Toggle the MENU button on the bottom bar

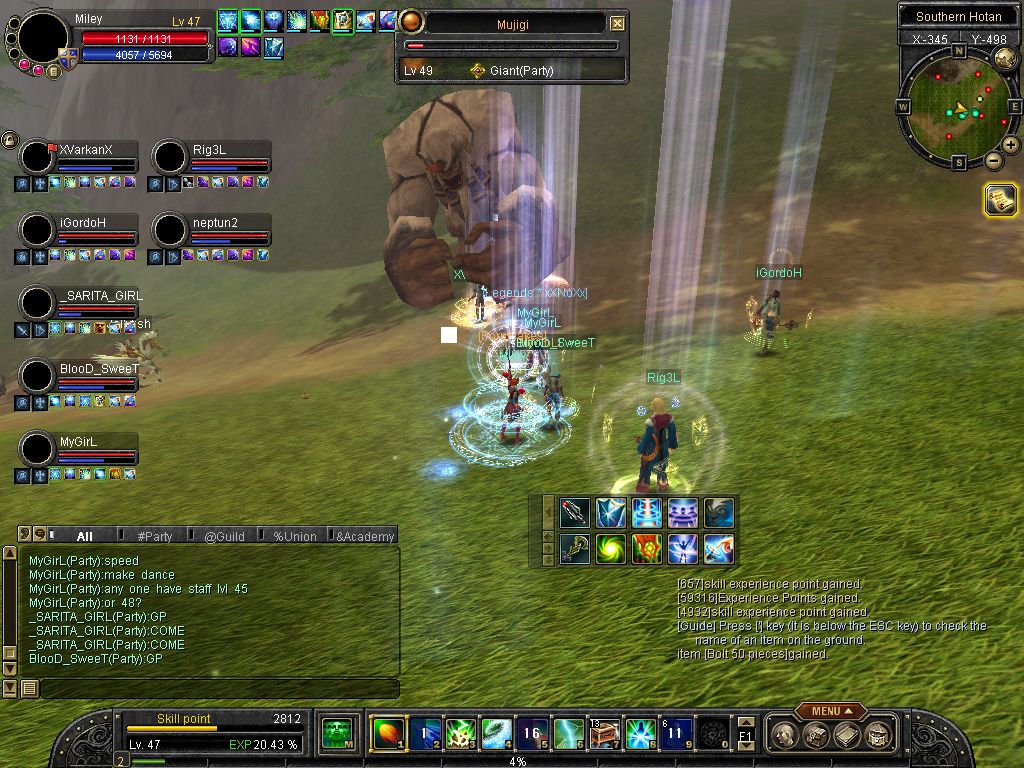tap(830, 711)
